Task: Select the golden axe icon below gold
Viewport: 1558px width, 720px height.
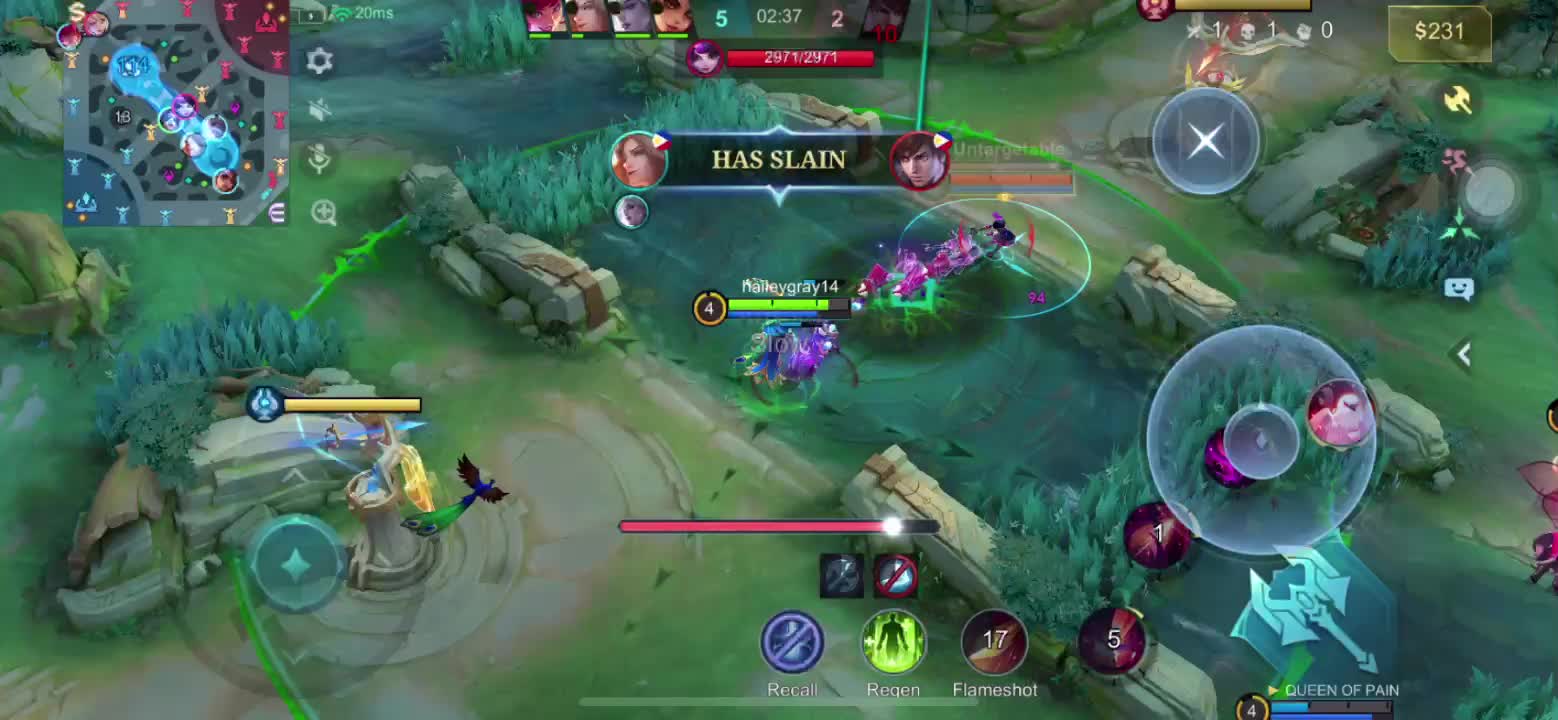Action: point(1458,99)
